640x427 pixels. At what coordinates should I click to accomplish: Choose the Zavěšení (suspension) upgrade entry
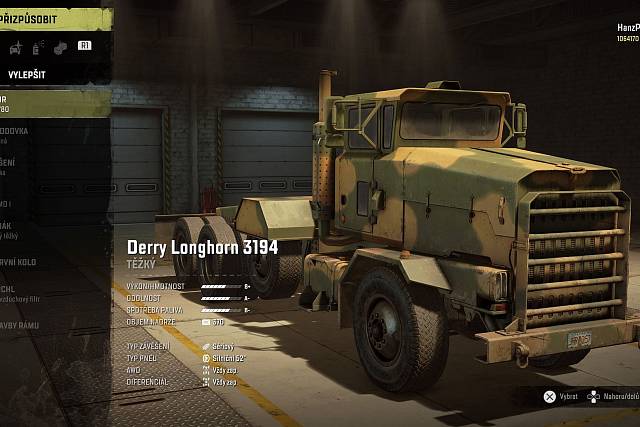(40, 167)
